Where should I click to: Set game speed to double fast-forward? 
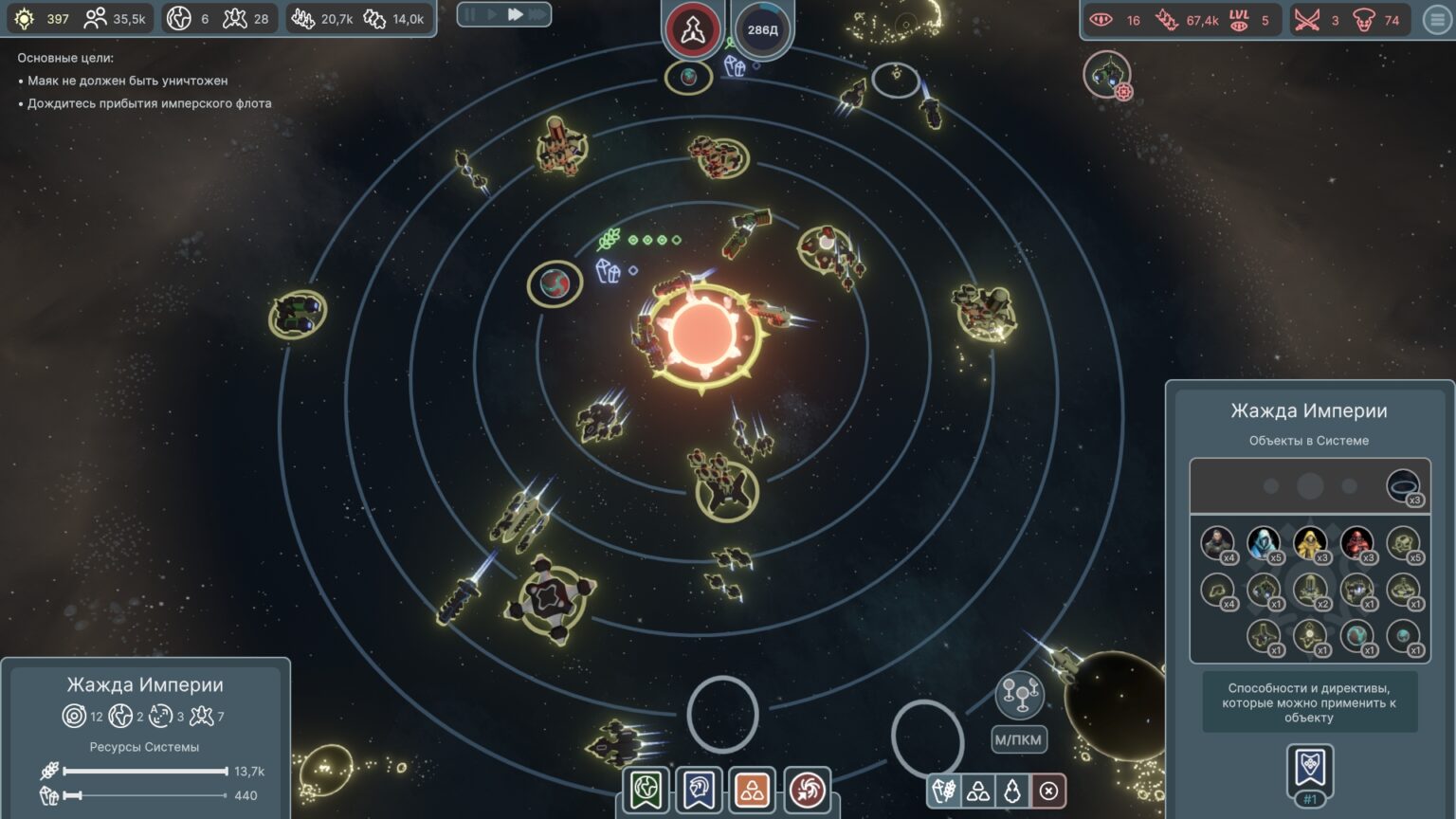[515, 15]
